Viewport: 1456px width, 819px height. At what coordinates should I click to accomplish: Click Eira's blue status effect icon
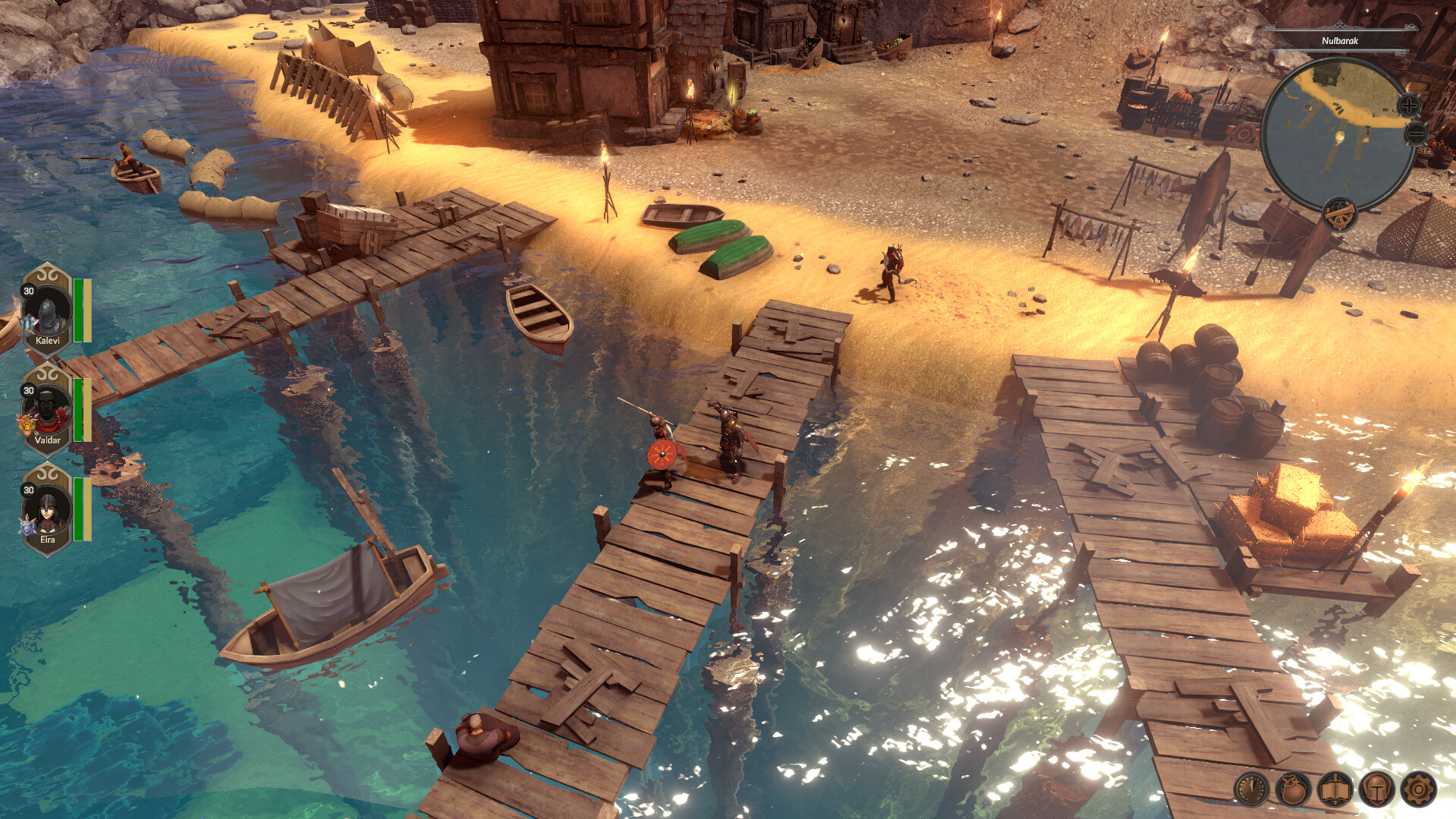(x=26, y=525)
